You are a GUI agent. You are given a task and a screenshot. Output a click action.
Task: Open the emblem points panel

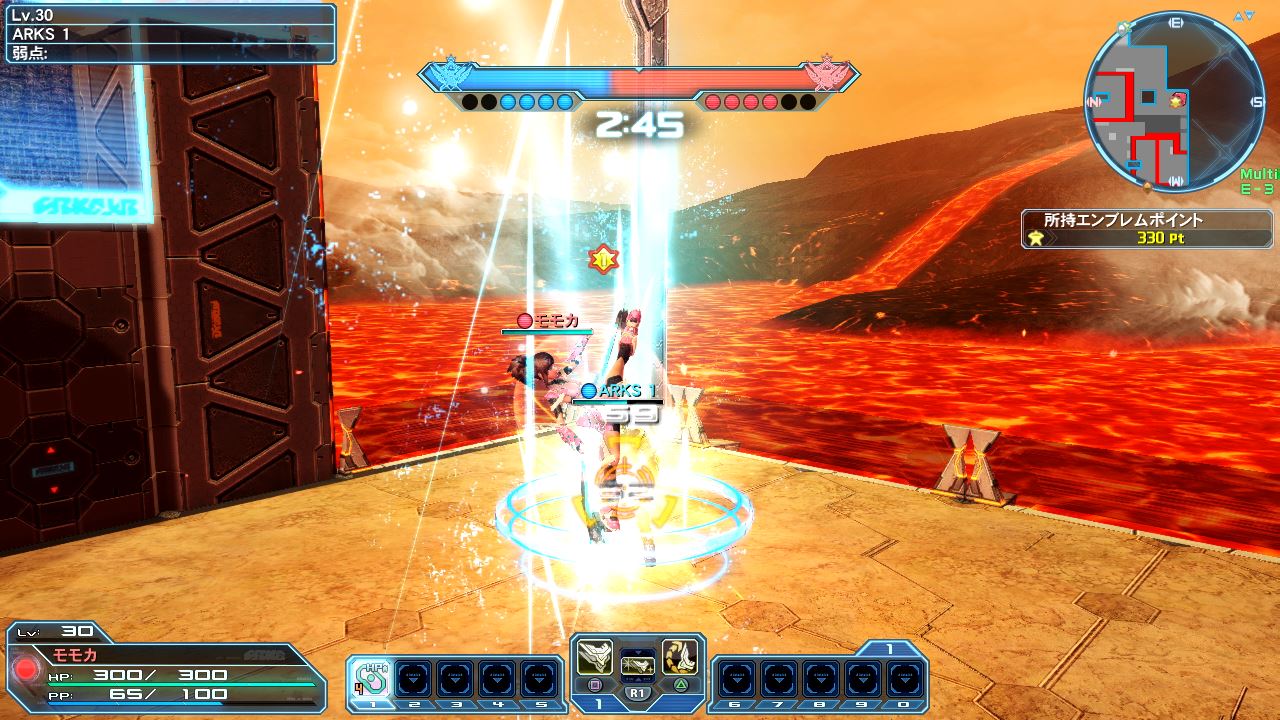click(x=1149, y=229)
